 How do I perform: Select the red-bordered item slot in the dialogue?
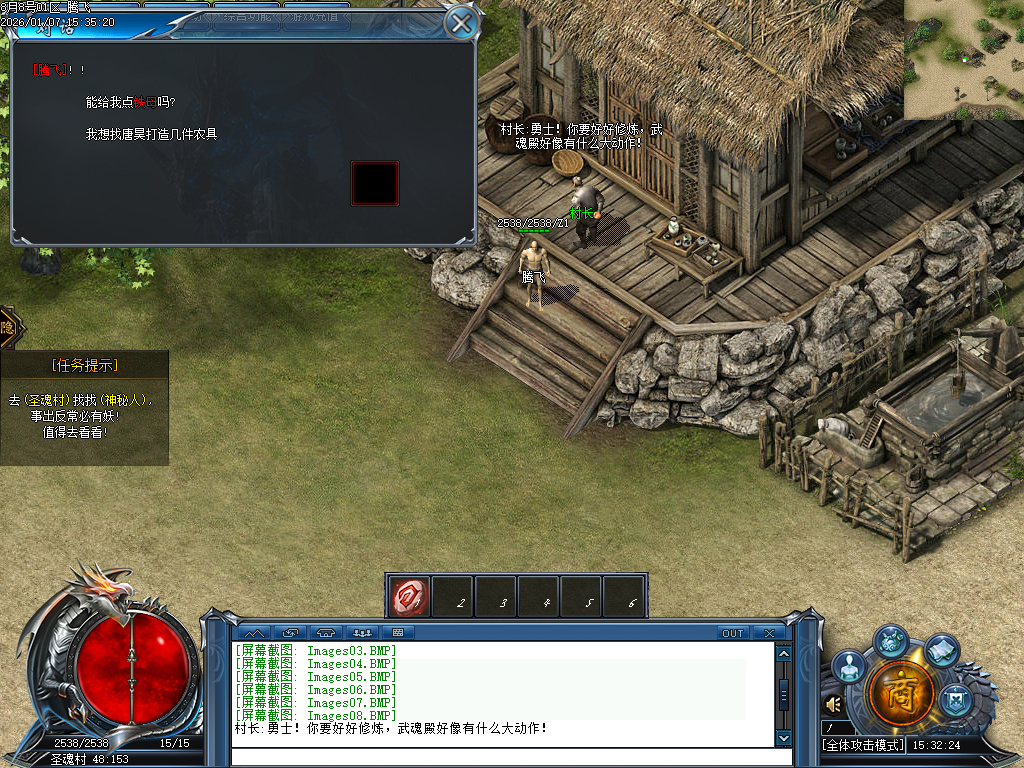tap(375, 183)
